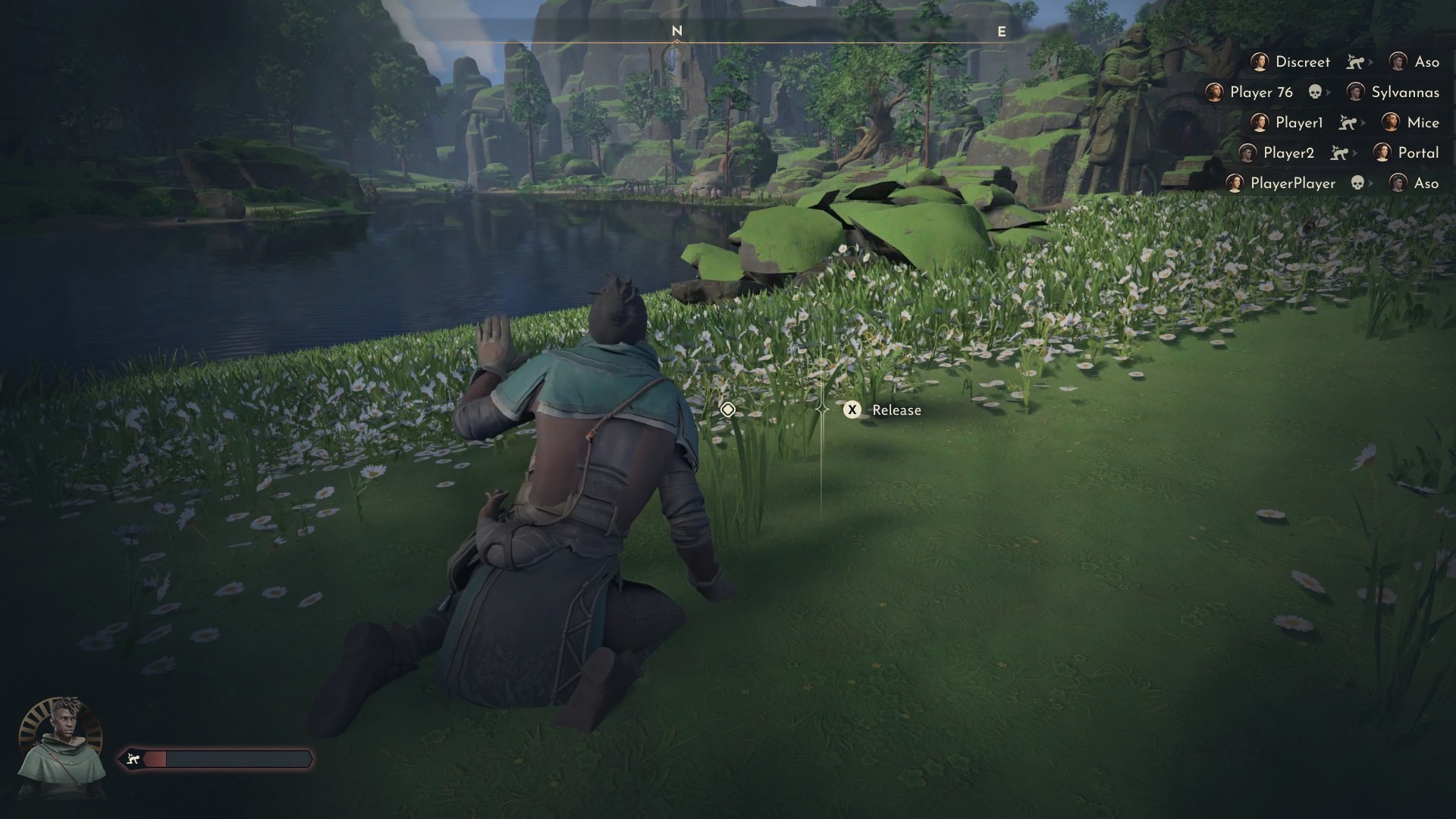
Task: Select the skull icon next to Player 76
Action: tap(1315, 93)
